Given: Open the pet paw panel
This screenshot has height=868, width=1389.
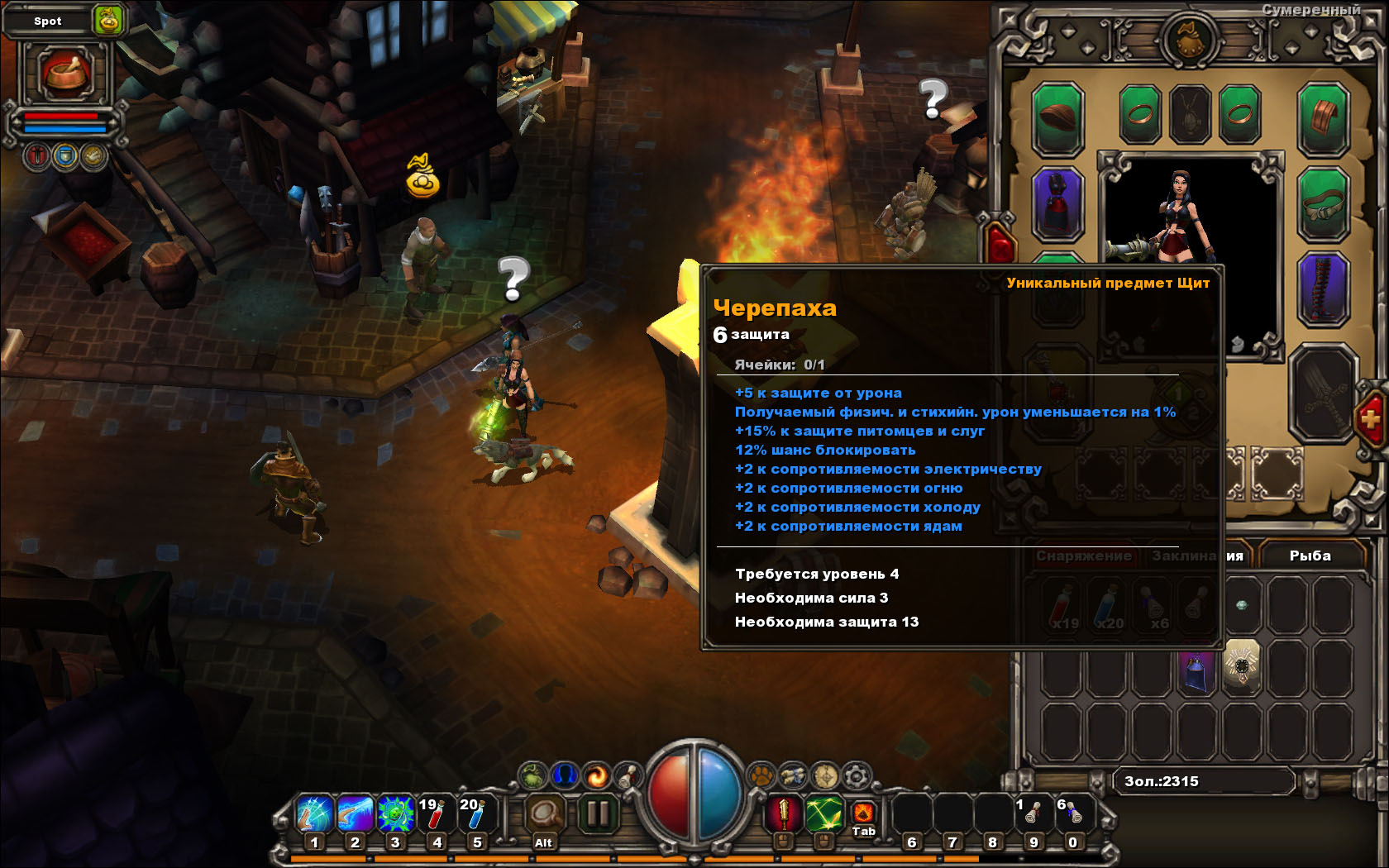Looking at the screenshot, I should tap(761, 775).
